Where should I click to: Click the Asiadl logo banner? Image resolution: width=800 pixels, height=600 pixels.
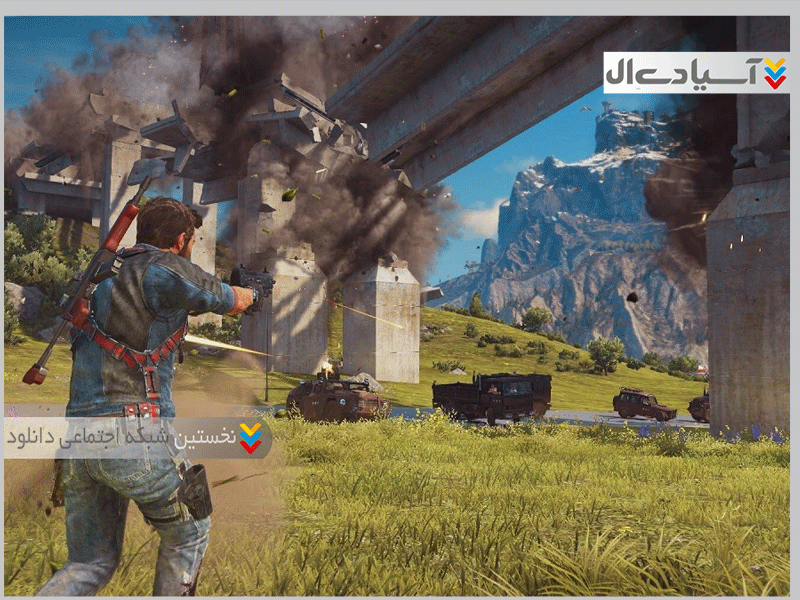click(x=696, y=73)
